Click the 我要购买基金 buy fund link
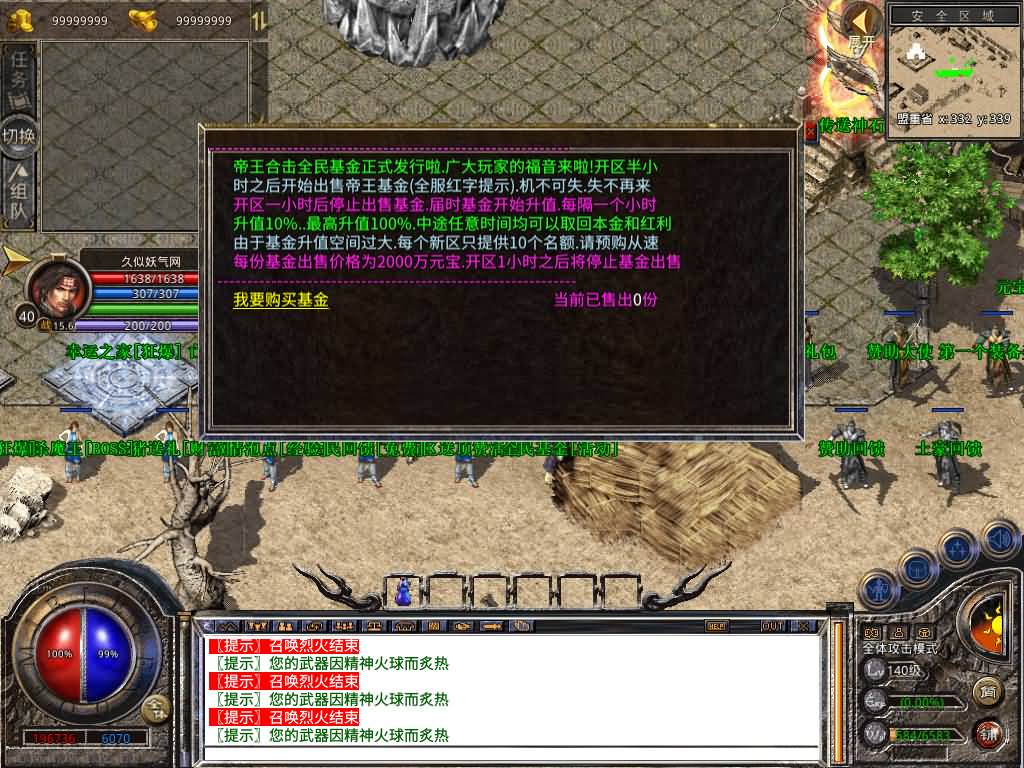This screenshot has height=768, width=1024. (x=280, y=300)
